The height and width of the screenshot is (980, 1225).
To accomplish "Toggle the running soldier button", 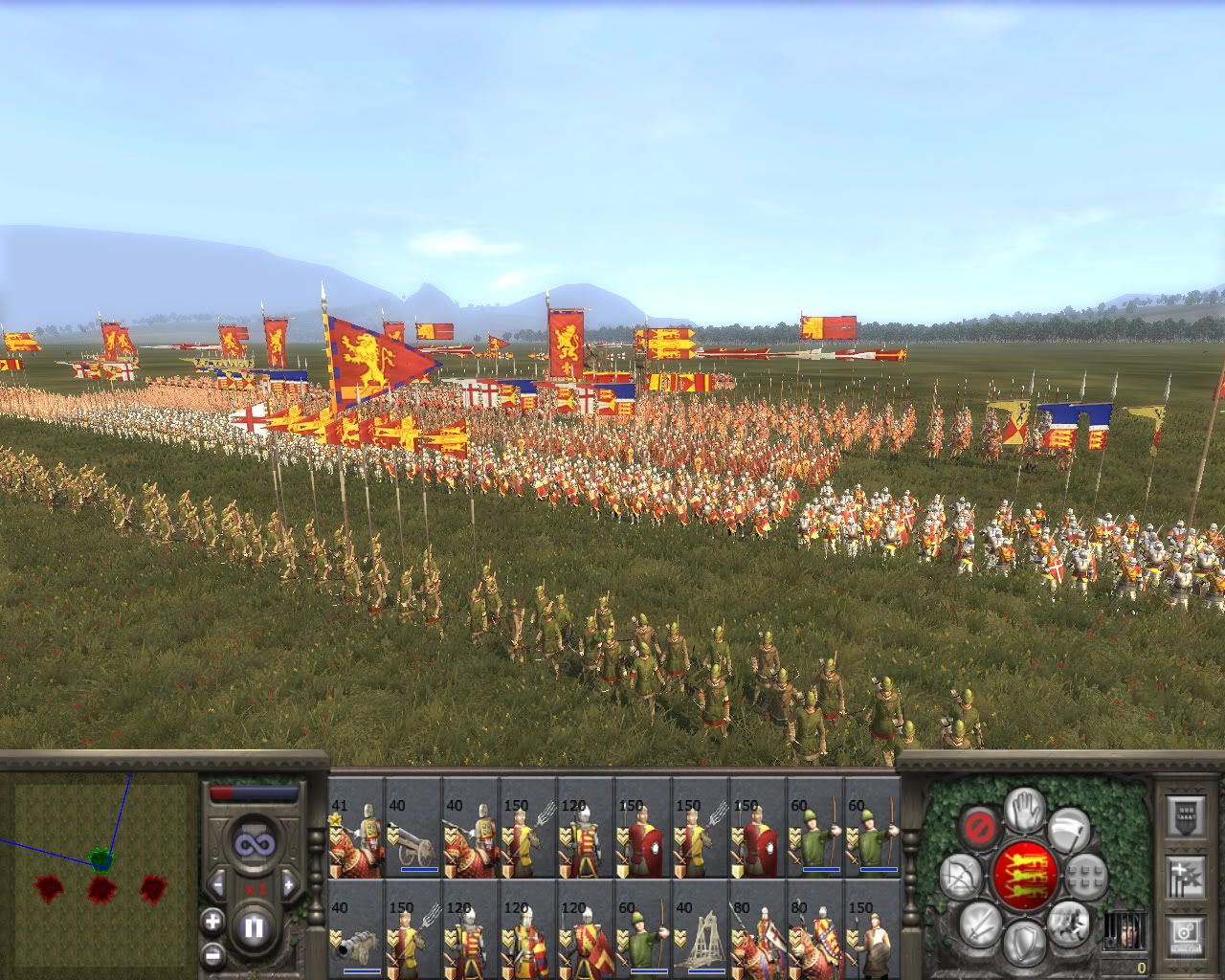I will pos(1068,922).
